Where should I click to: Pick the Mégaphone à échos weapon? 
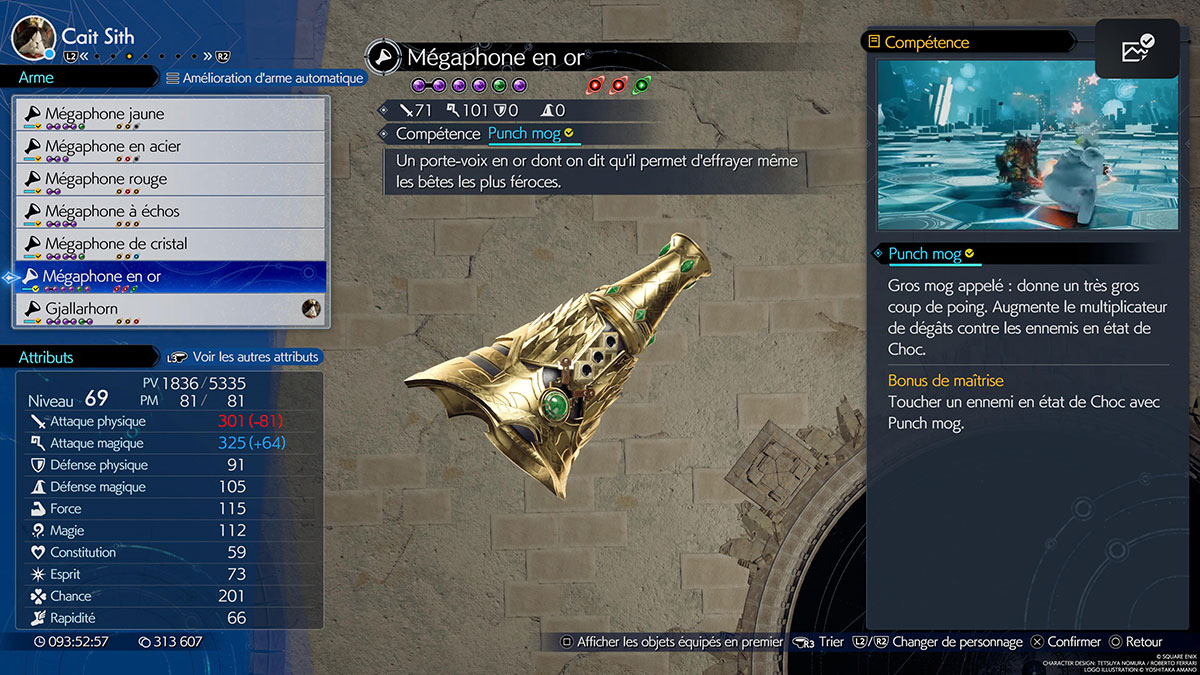pos(170,212)
